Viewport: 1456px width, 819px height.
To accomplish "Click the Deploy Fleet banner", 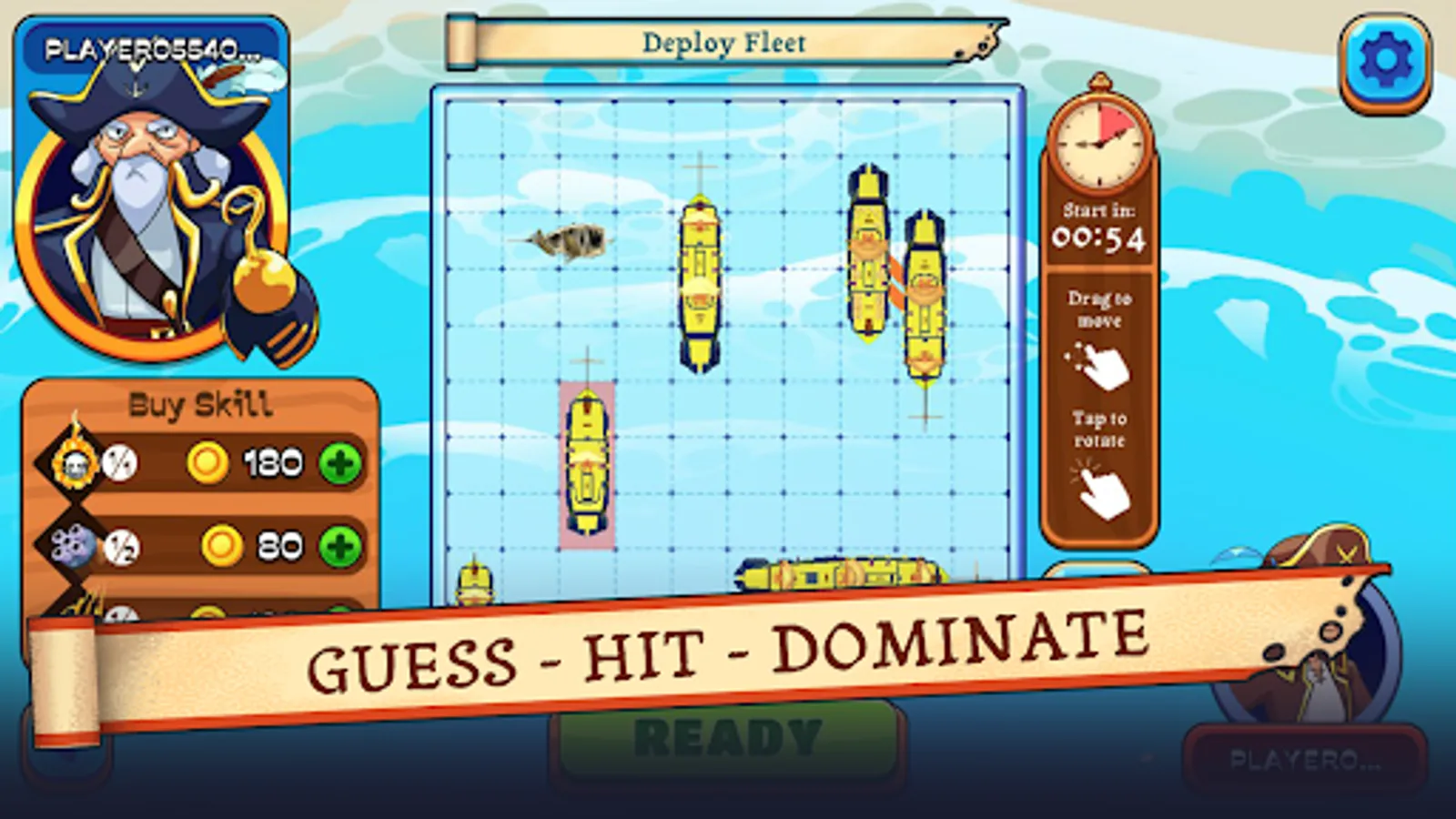I will click(723, 41).
